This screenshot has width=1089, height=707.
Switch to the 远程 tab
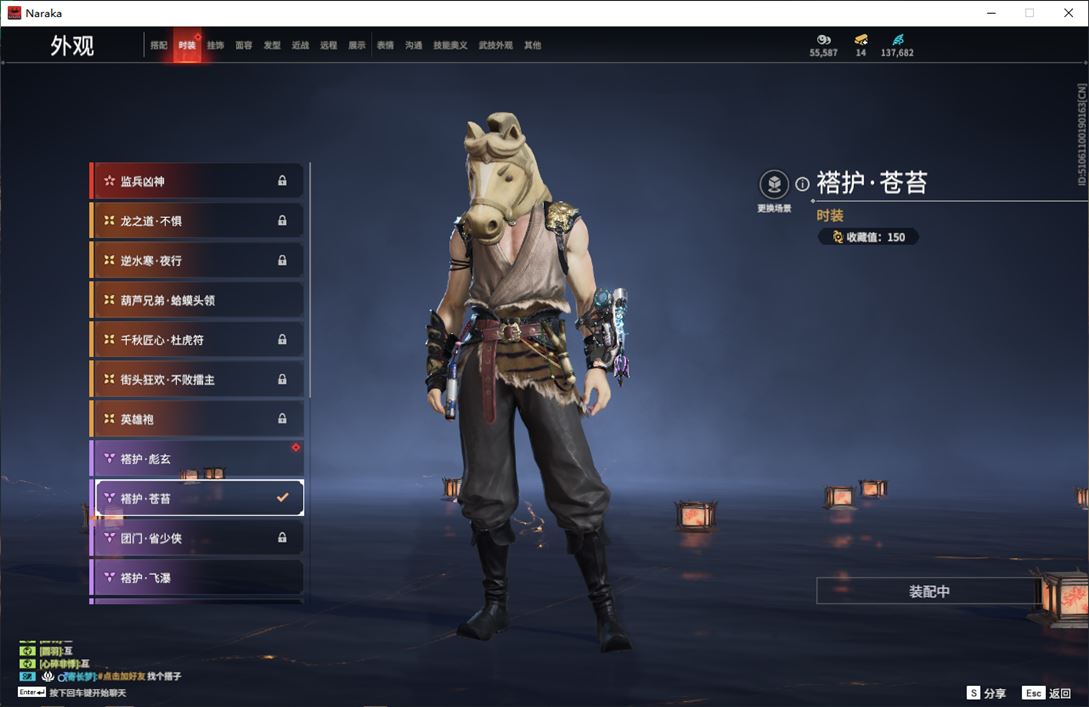329,46
